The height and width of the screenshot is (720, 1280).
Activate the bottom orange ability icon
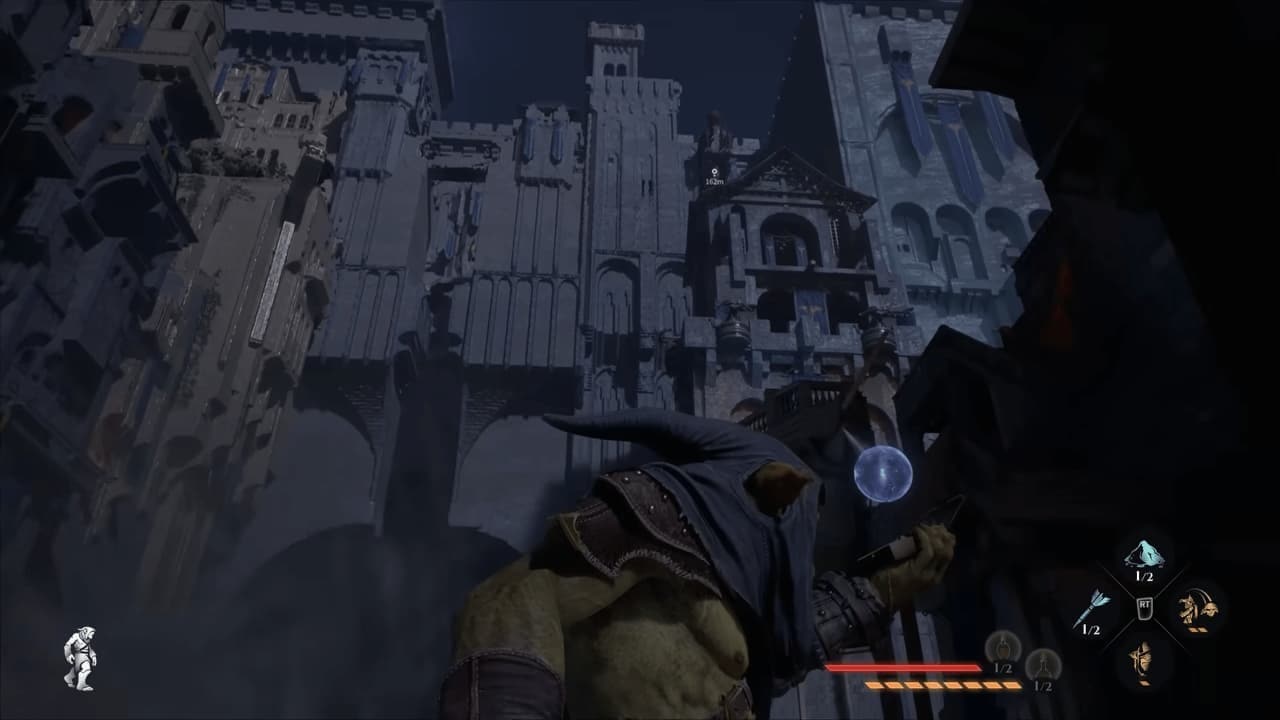pos(1143,659)
